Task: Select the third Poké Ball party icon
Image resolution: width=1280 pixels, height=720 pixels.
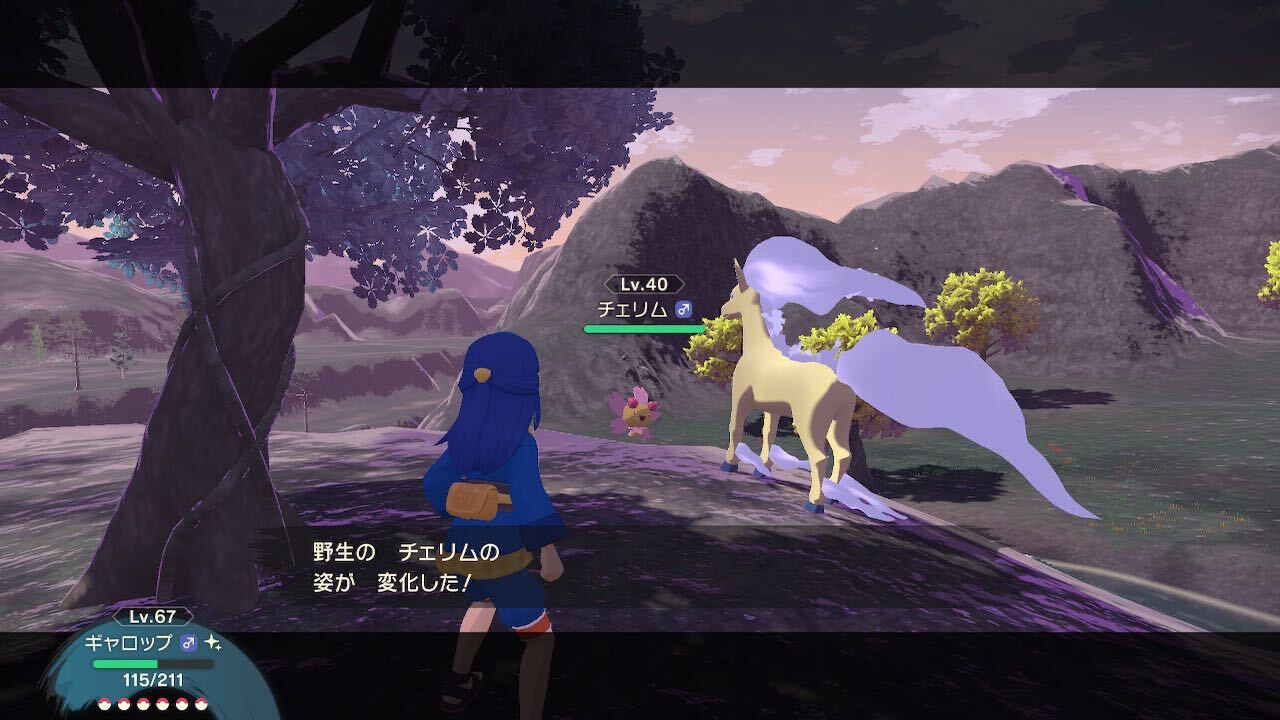Action: click(144, 704)
